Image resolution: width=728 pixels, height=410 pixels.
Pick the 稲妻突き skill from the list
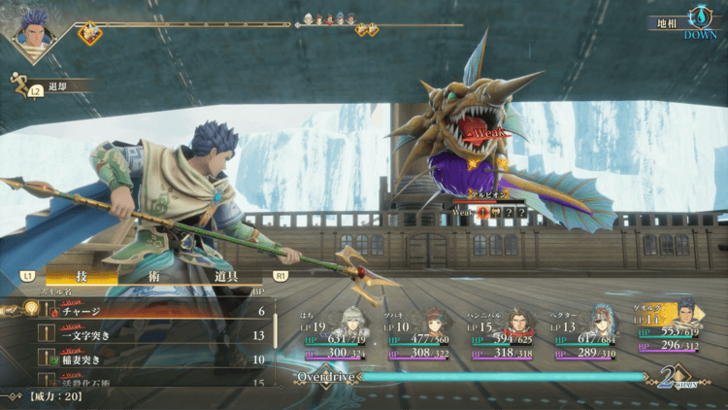click(150, 359)
